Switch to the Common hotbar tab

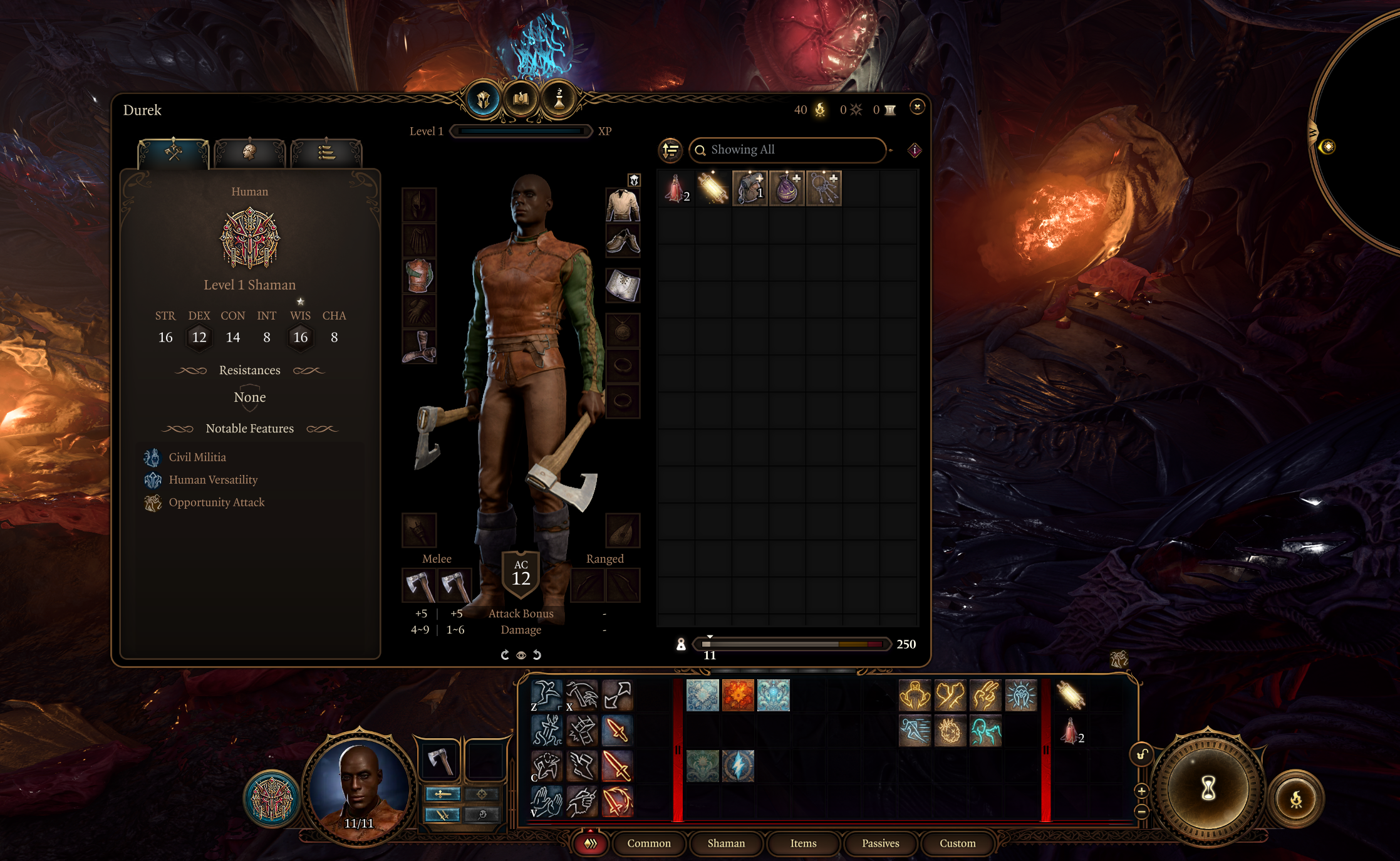[648, 843]
